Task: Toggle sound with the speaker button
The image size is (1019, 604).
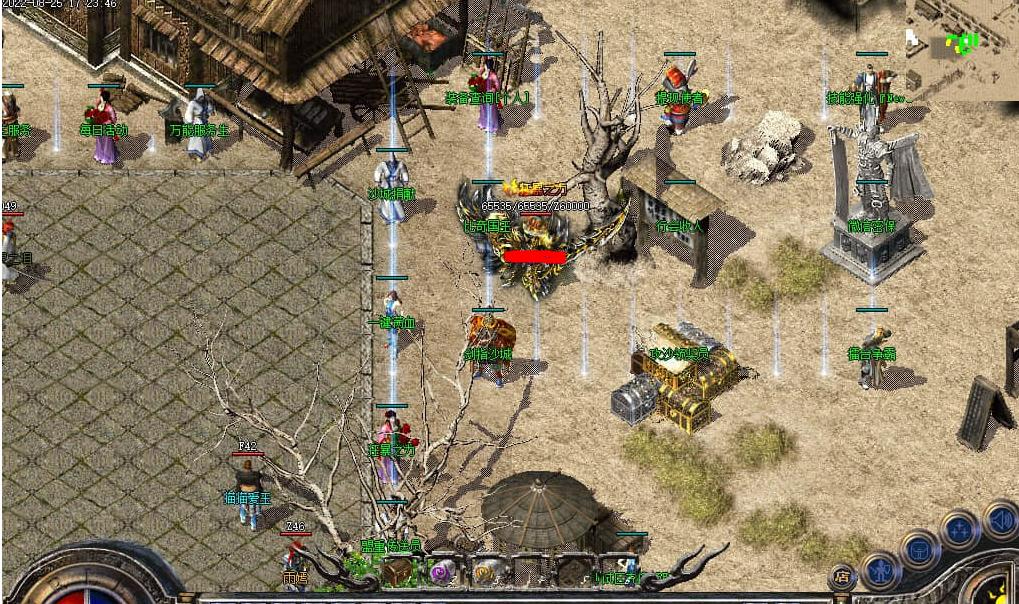Action: pos(999,520)
